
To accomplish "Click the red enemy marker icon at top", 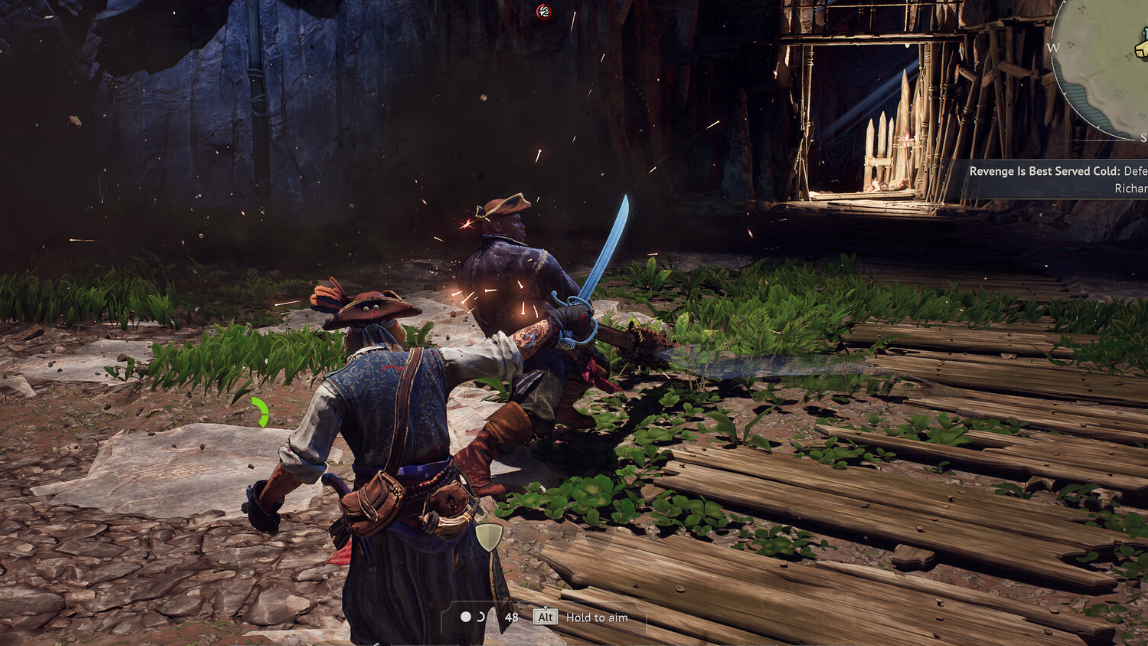I will [x=543, y=11].
